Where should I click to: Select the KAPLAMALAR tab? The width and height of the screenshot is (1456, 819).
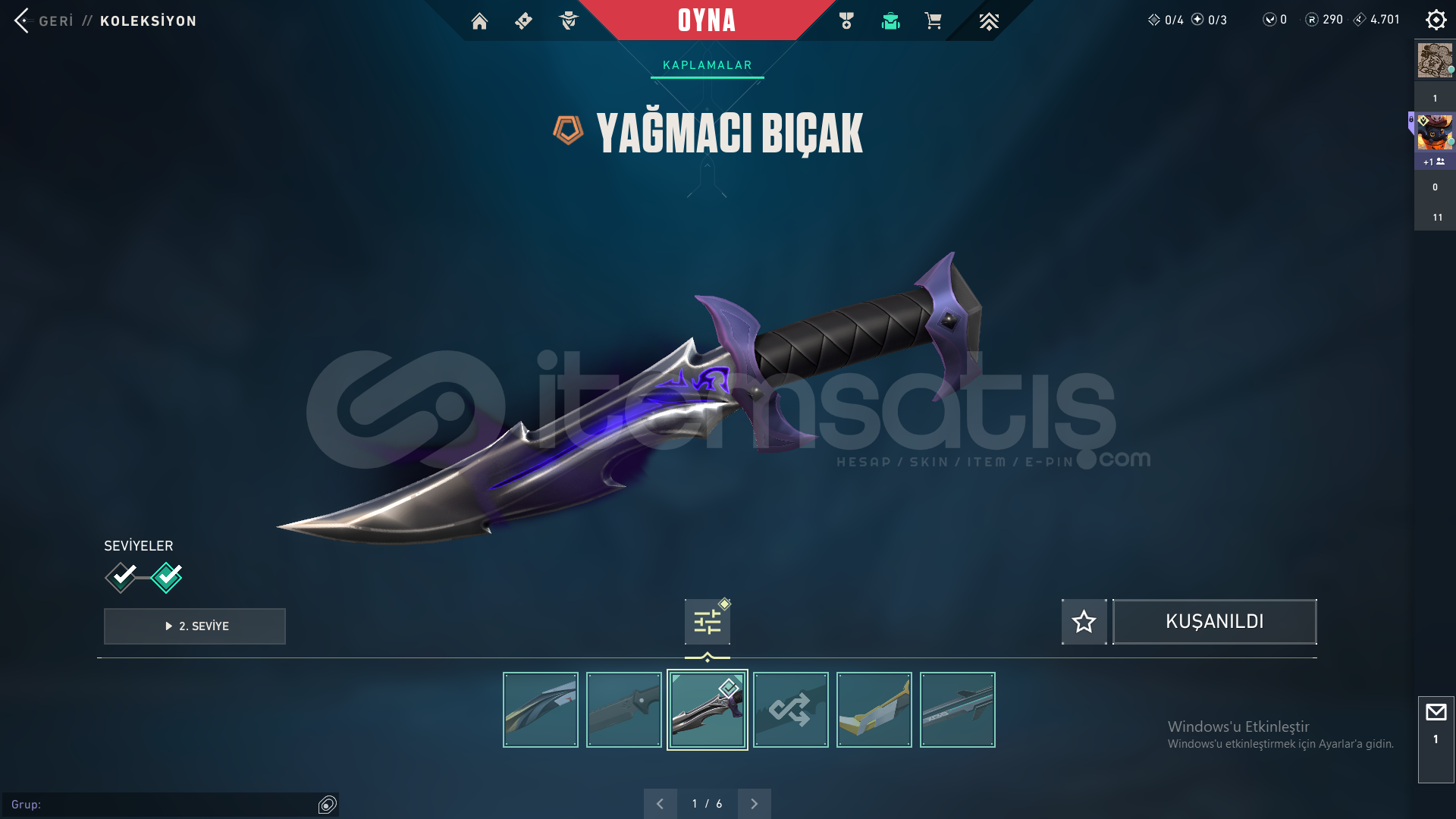click(707, 64)
